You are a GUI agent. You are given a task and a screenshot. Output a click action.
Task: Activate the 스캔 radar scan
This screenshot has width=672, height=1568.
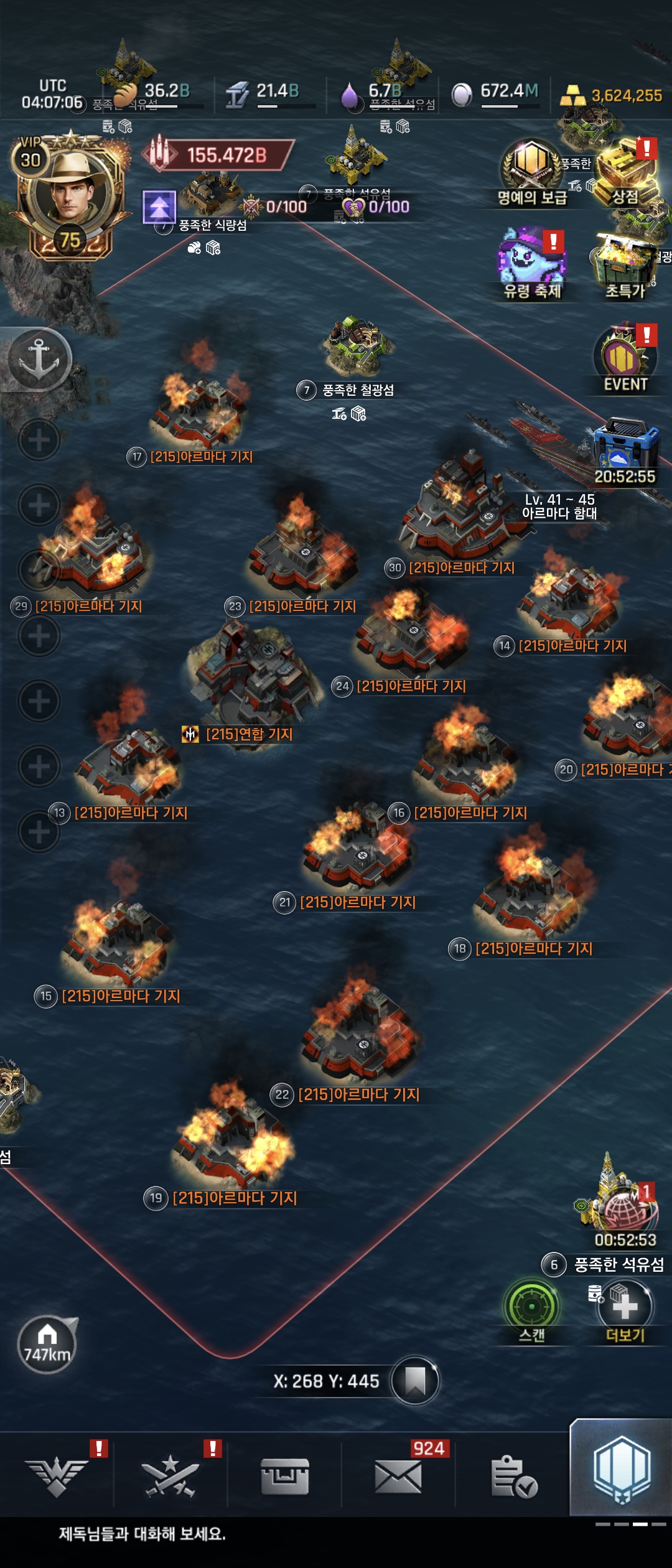tap(533, 1307)
